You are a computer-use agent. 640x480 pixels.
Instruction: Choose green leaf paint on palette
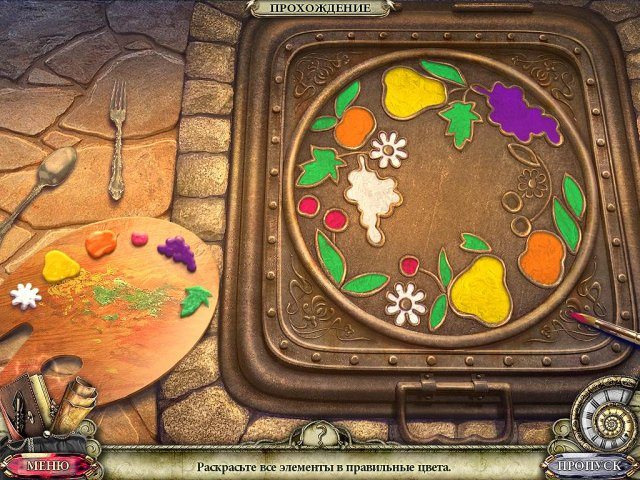[196, 298]
